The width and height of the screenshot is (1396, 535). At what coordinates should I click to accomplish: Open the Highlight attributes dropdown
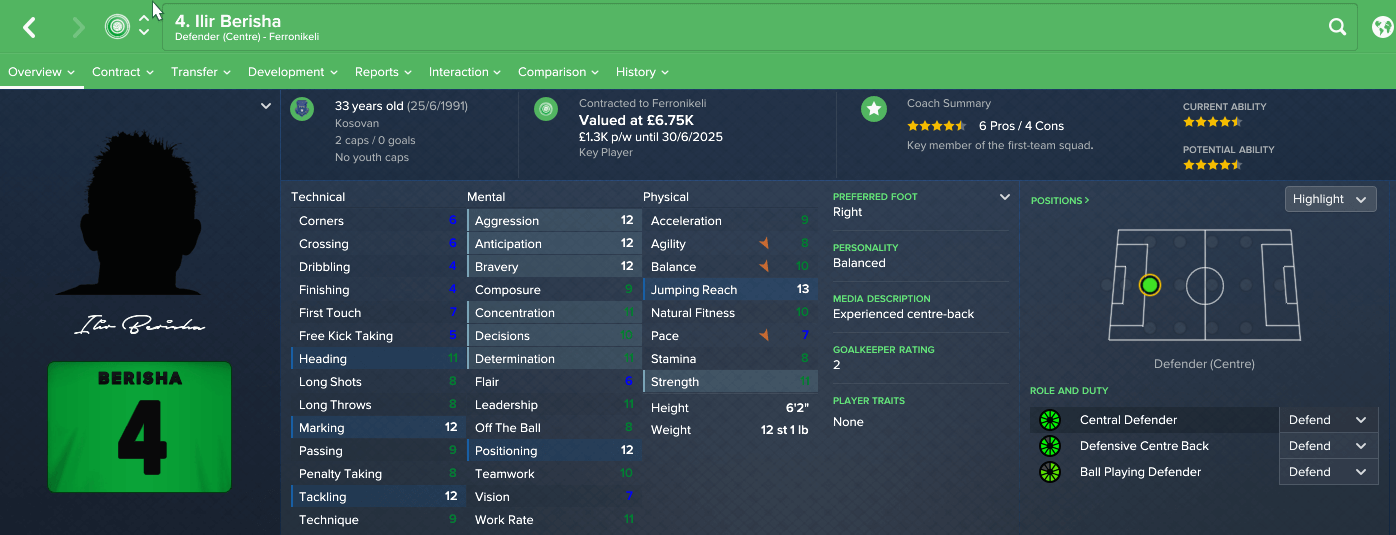[x=1330, y=199]
